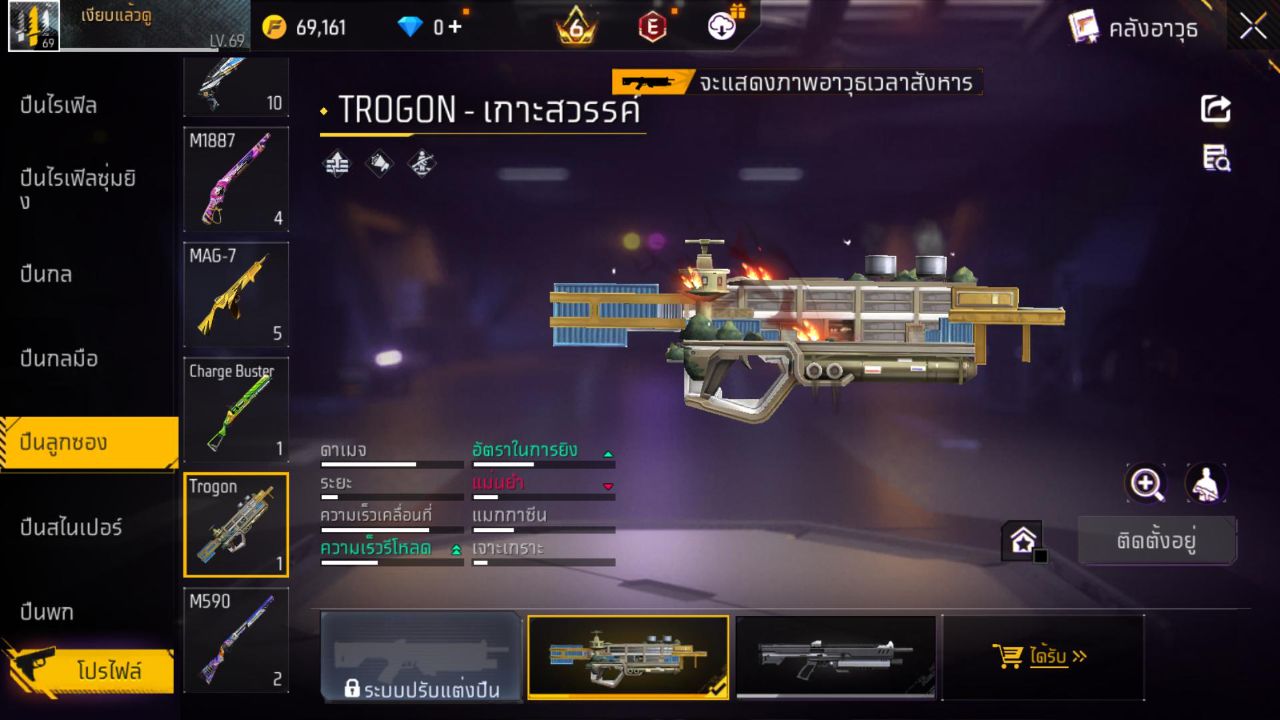The width and height of the screenshot is (1280, 720).
Task: Click the download icon in top bar
Action: tap(720, 27)
